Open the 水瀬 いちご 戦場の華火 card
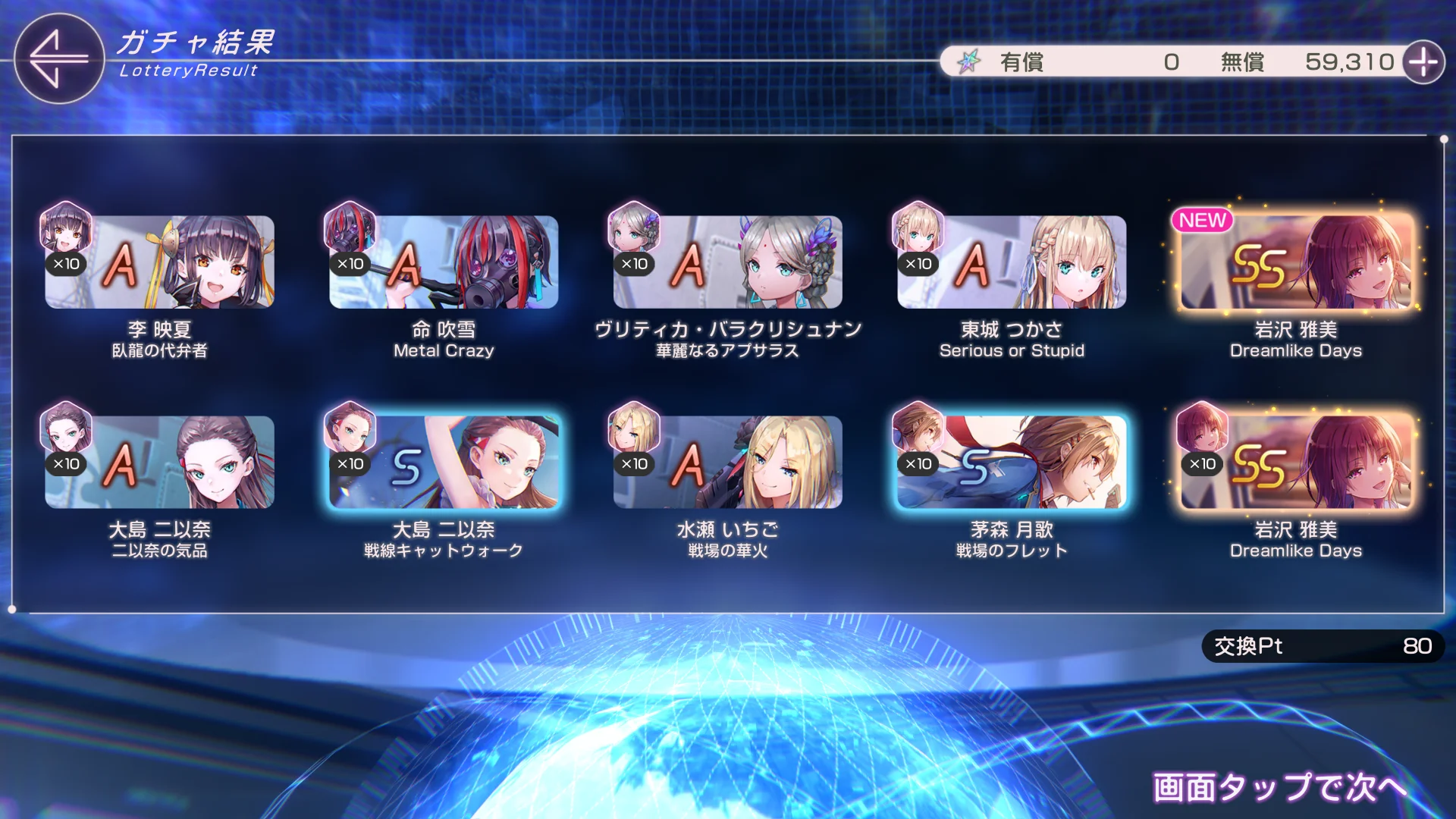1456x819 pixels. pos(728,463)
